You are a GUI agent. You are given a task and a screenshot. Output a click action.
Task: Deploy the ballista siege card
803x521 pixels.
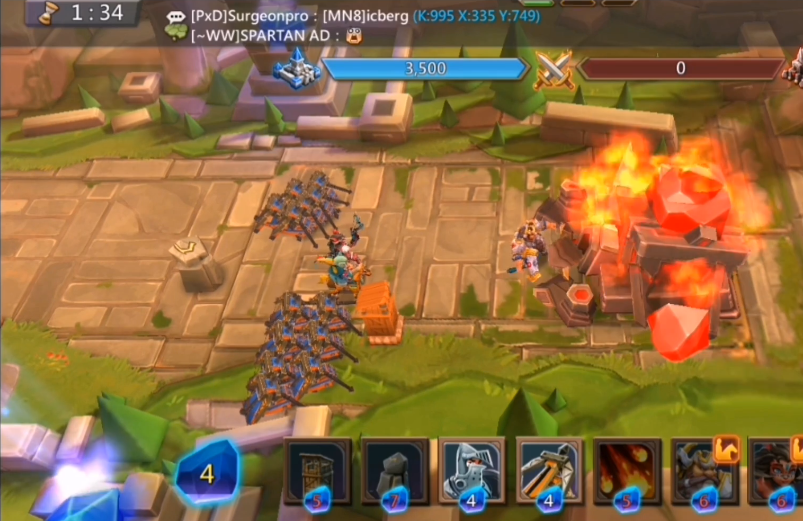549,470
